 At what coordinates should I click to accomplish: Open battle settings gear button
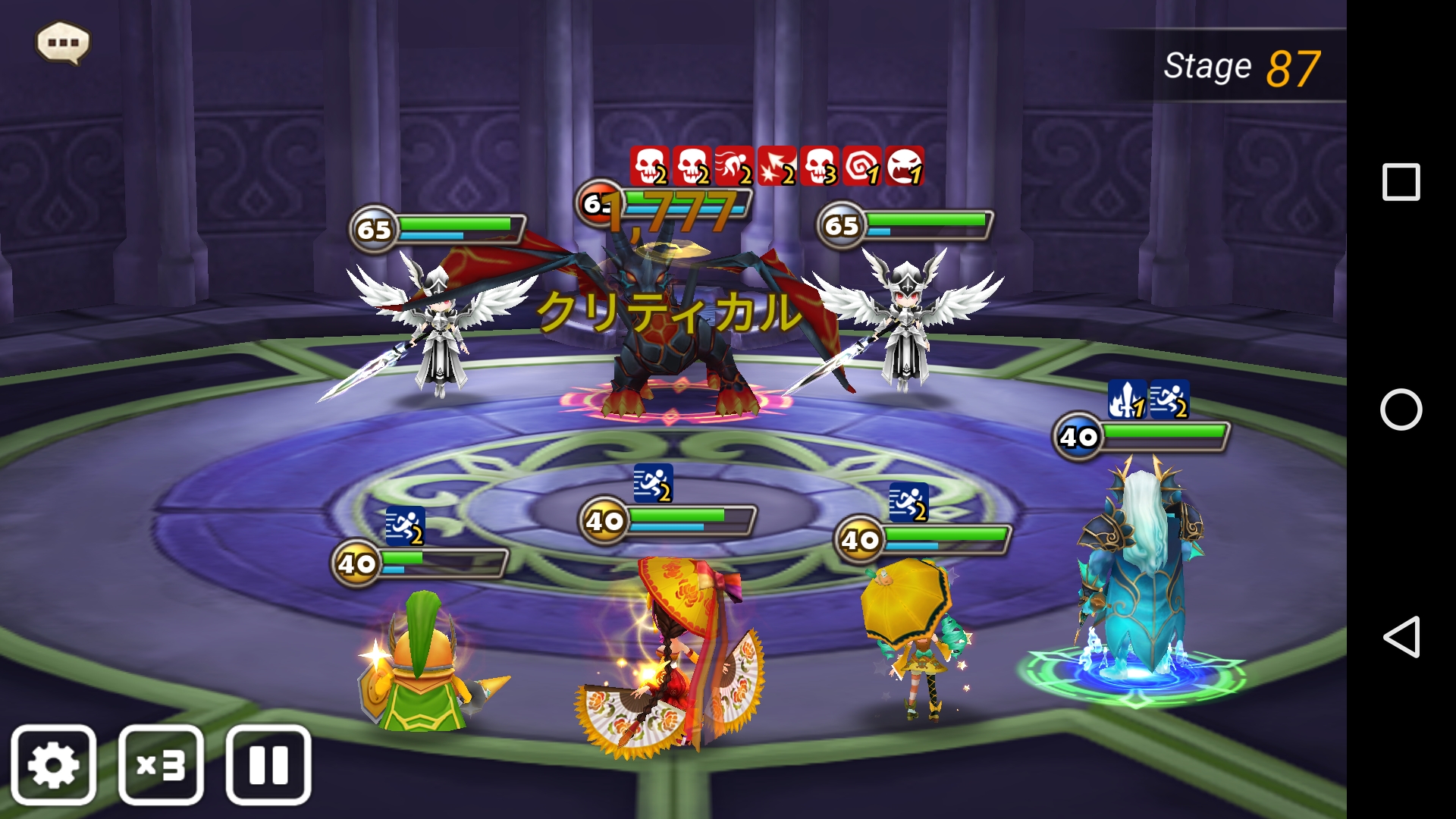point(53,764)
